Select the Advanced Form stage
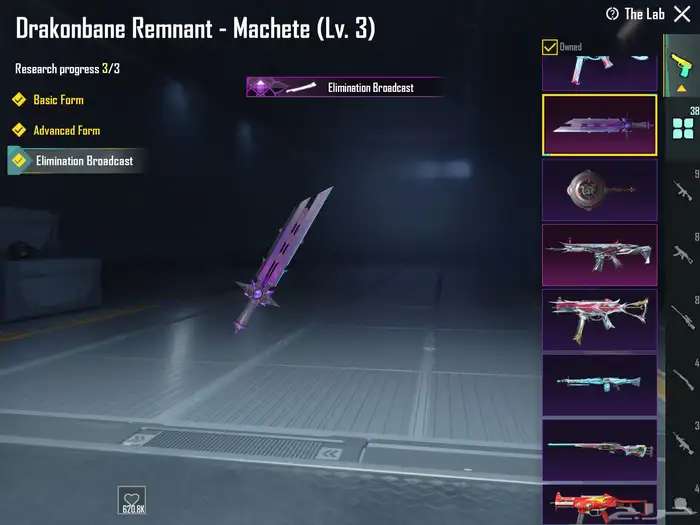 tap(65, 130)
